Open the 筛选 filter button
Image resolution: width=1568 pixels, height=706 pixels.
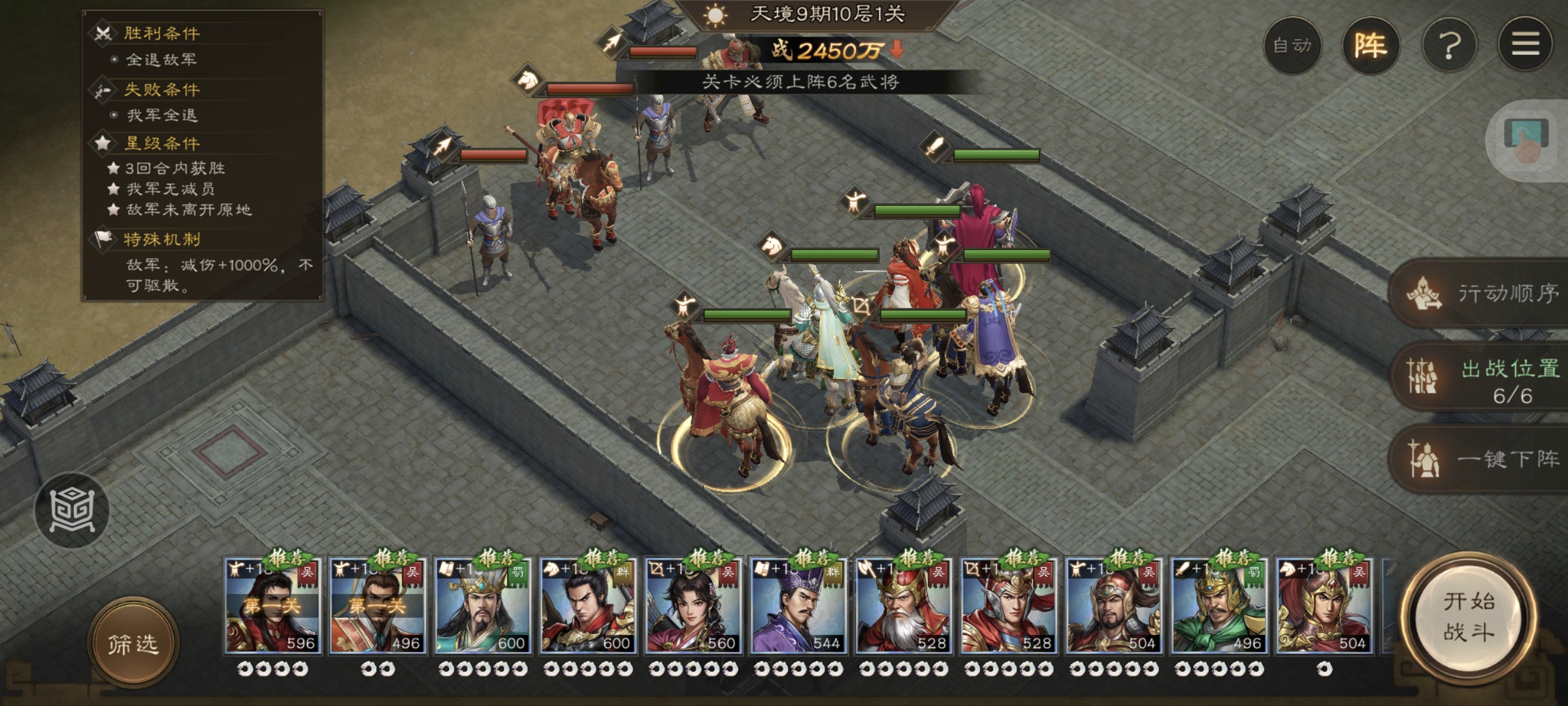(x=133, y=644)
